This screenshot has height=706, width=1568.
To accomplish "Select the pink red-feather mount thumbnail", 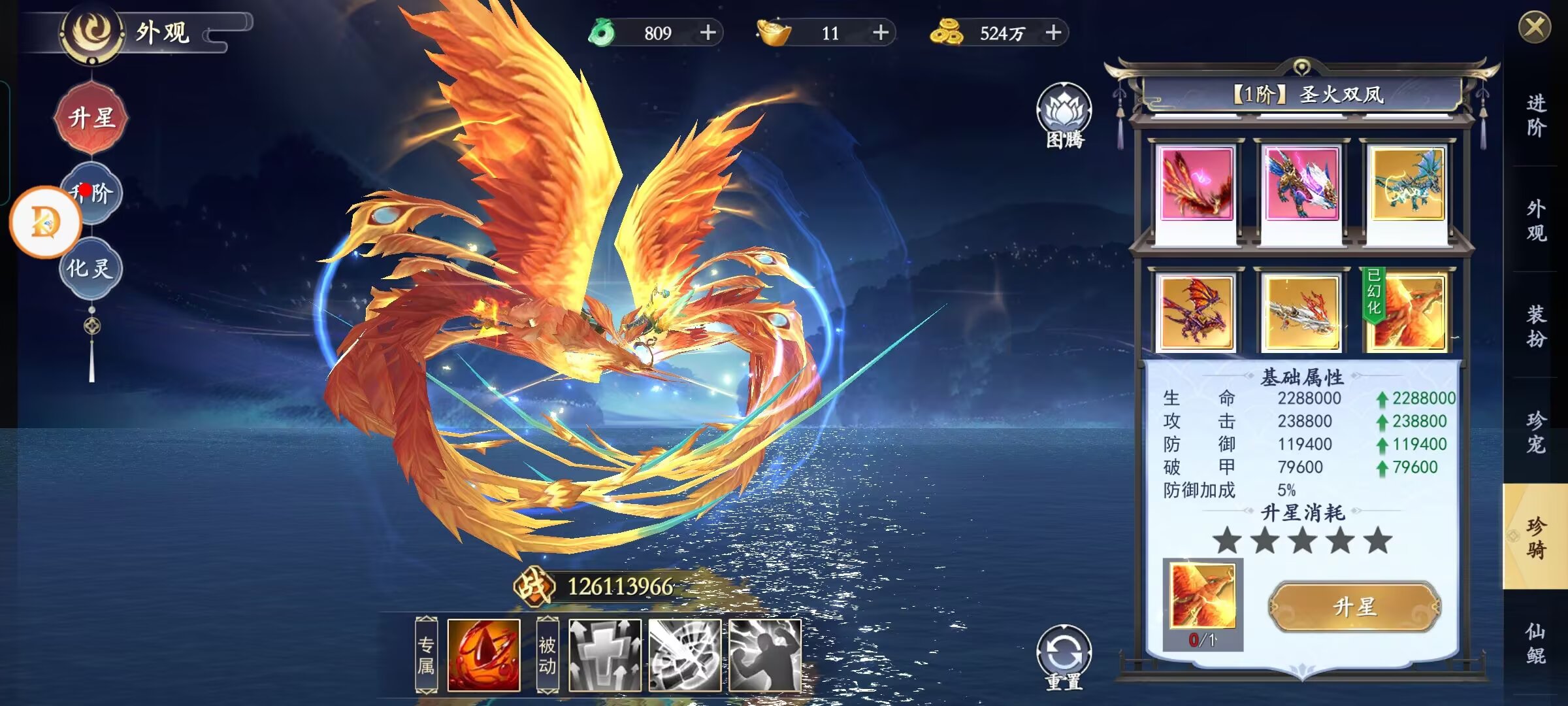I will coord(1196,185).
